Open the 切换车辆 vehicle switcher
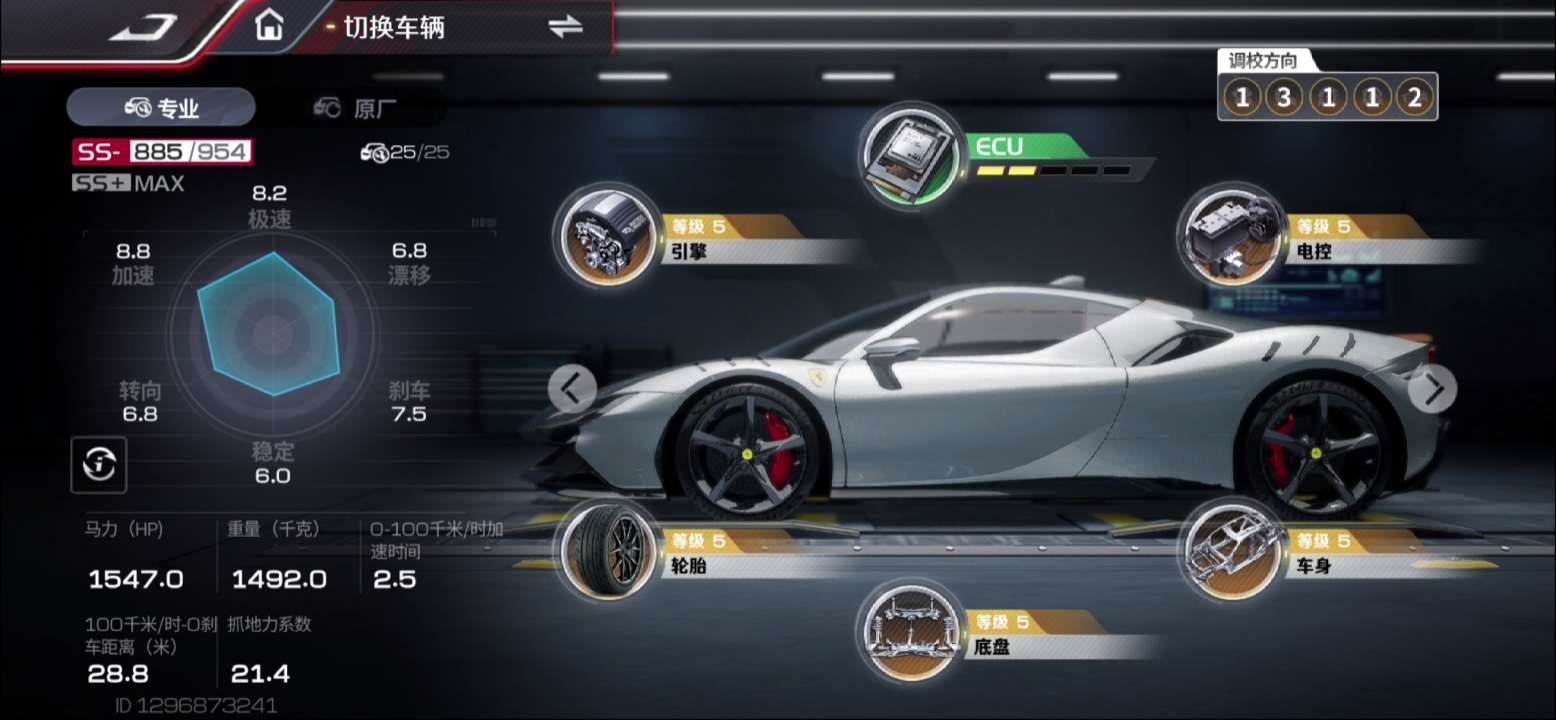Image resolution: width=1556 pixels, height=720 pixels. (564, 27)
